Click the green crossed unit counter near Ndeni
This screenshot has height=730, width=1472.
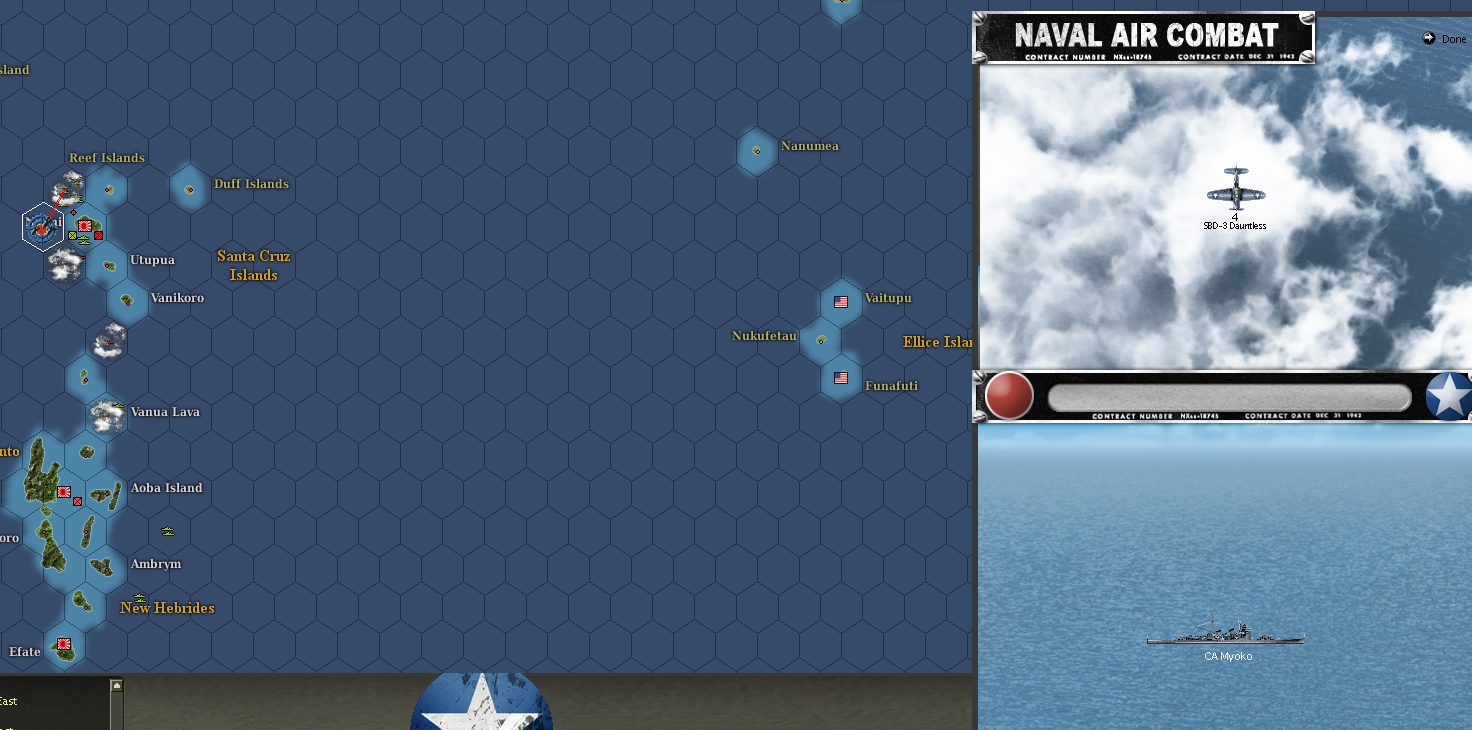72,235
